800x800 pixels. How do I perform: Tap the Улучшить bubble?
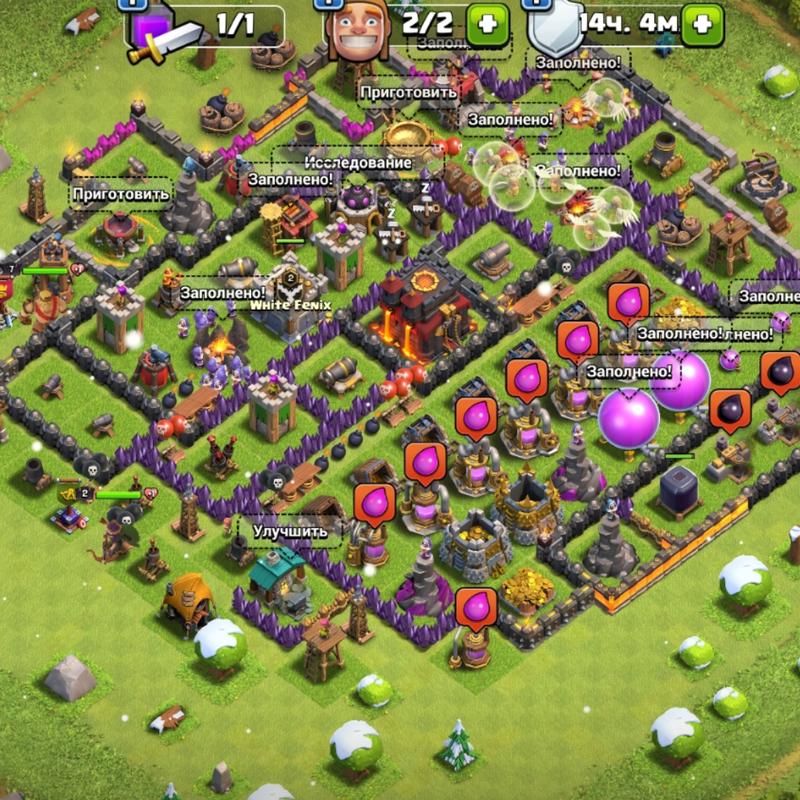click(x=290, y=531)
